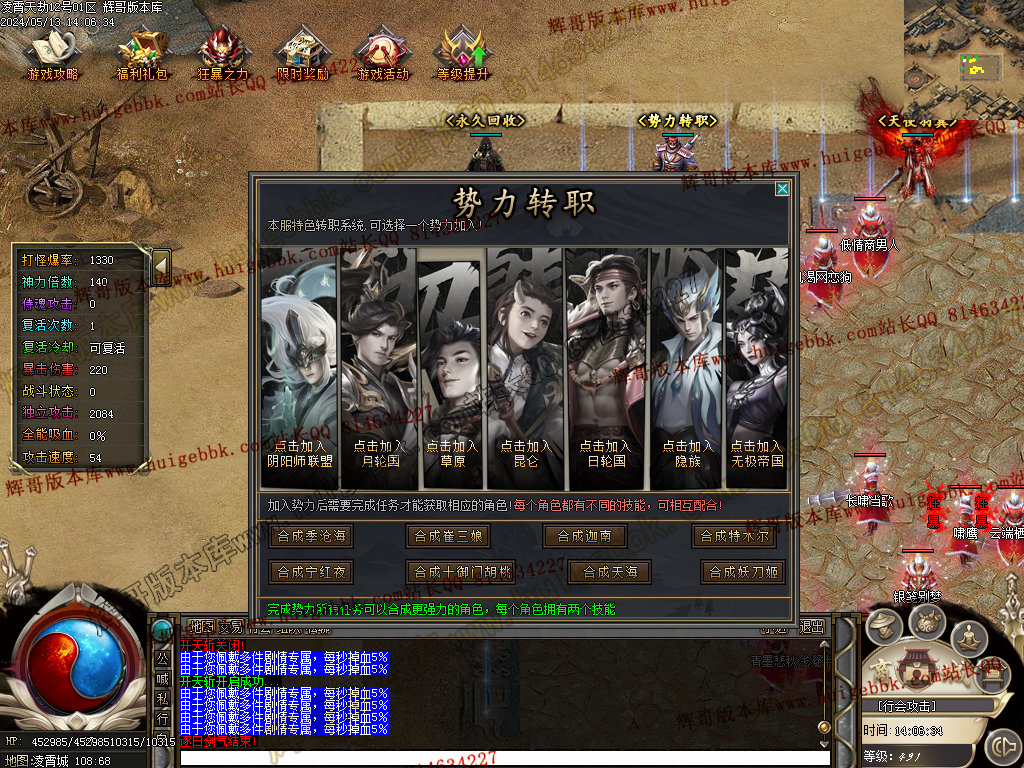
Task: Synthesize the 土御门胡桃 character
Action: [x=461, y=572]
